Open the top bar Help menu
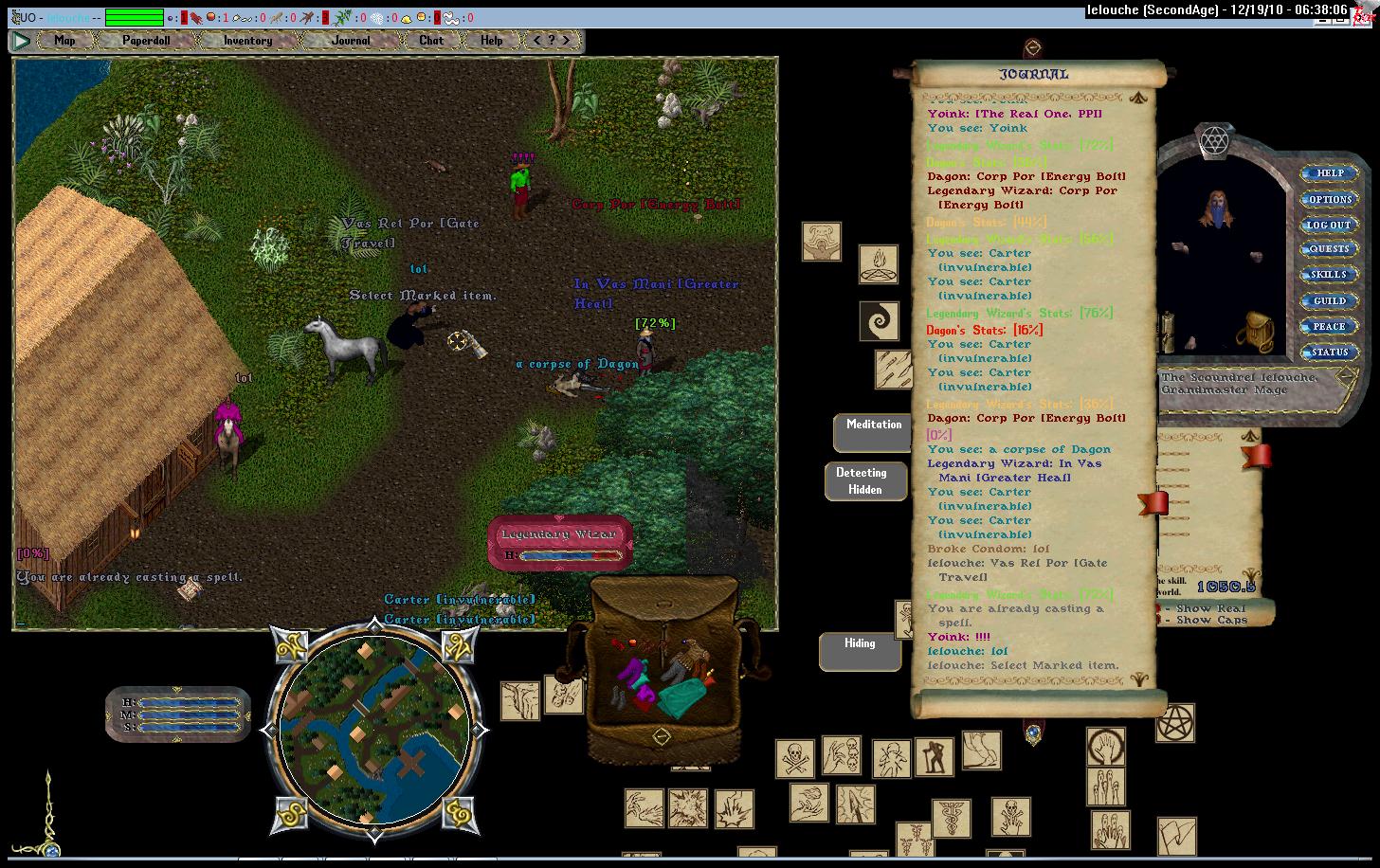 click(491, 40)
